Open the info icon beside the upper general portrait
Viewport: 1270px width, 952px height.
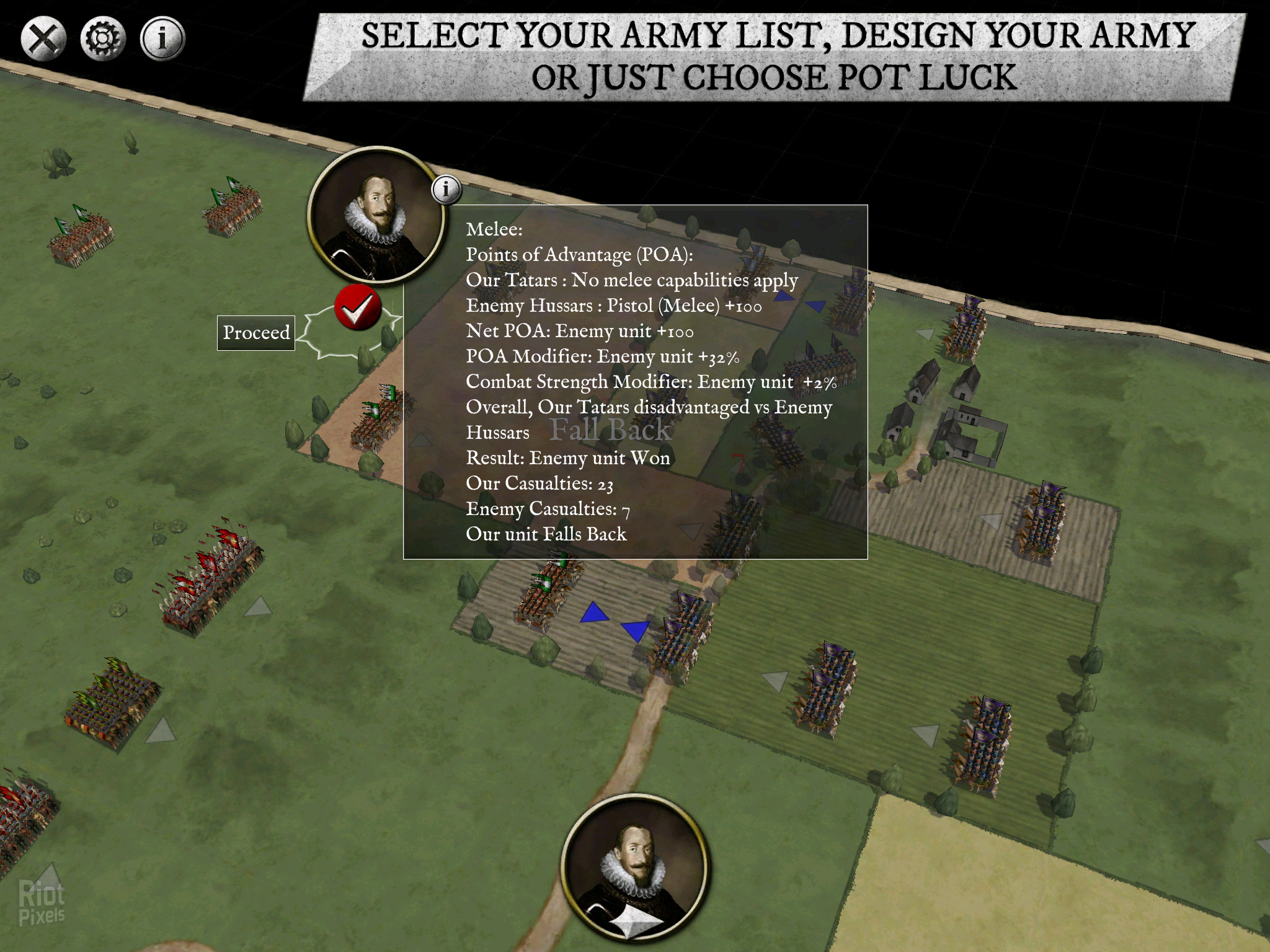[x=446, y=189]
